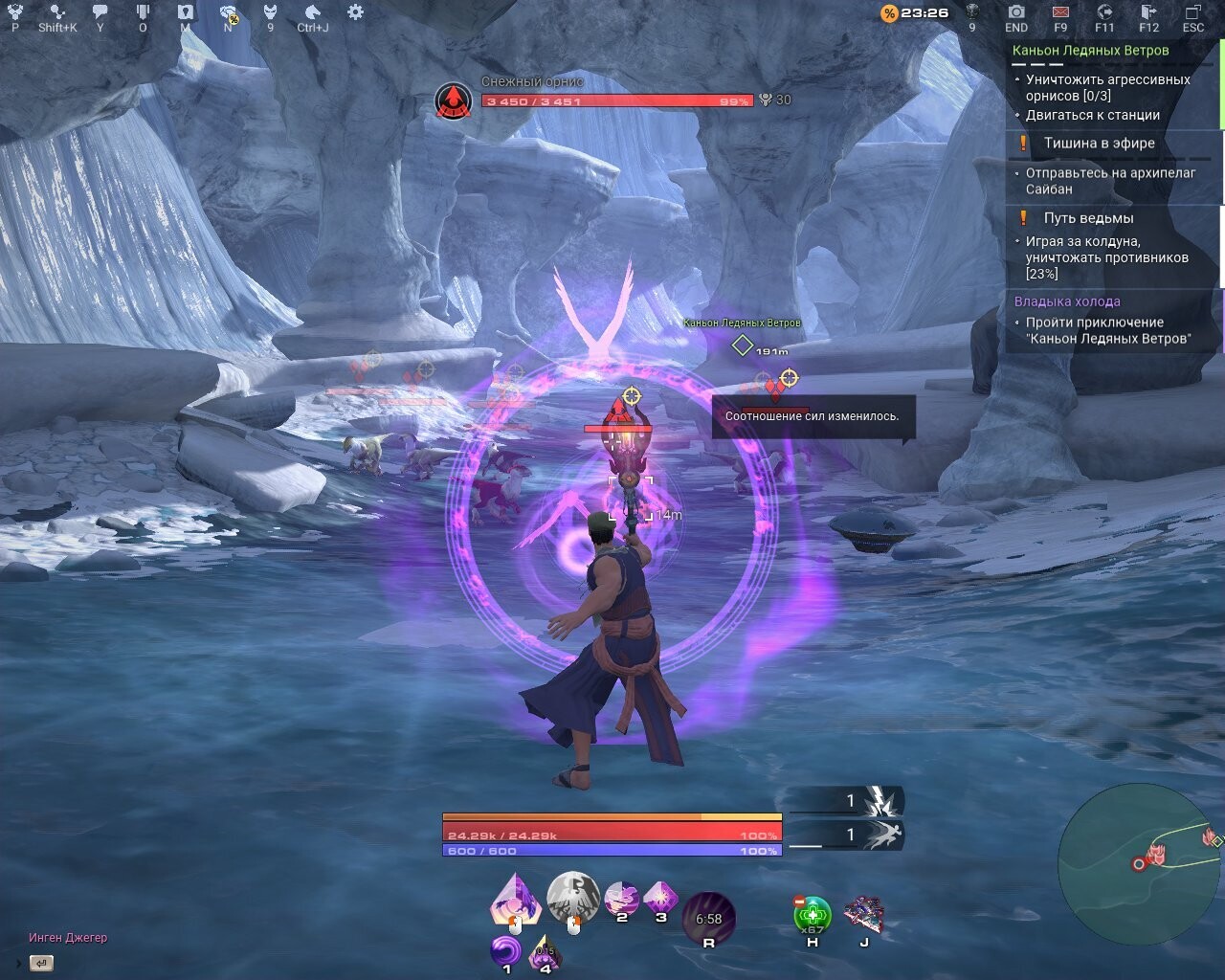1225x980 pixels.
Task: Click the dark ultimate ability on cooldown
Action: click(709, 916)
